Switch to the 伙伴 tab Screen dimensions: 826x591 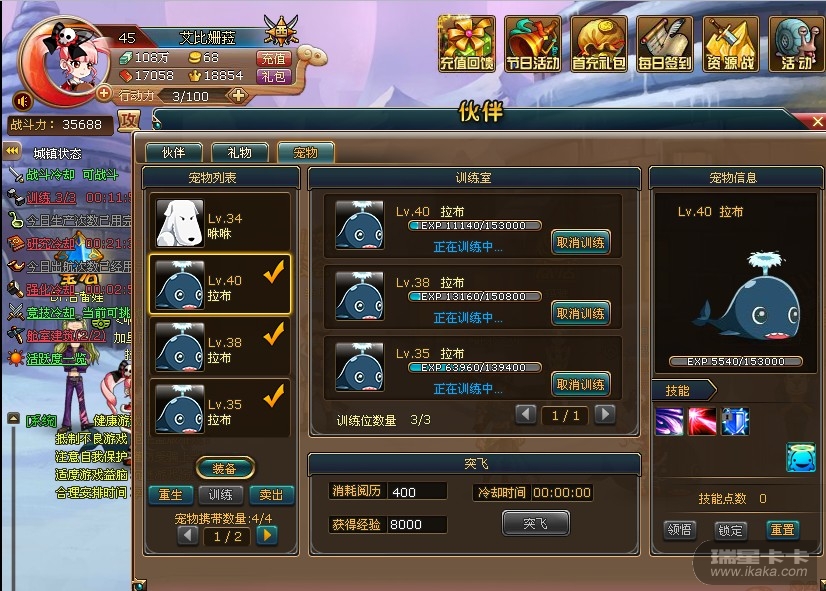coord(173,153)
